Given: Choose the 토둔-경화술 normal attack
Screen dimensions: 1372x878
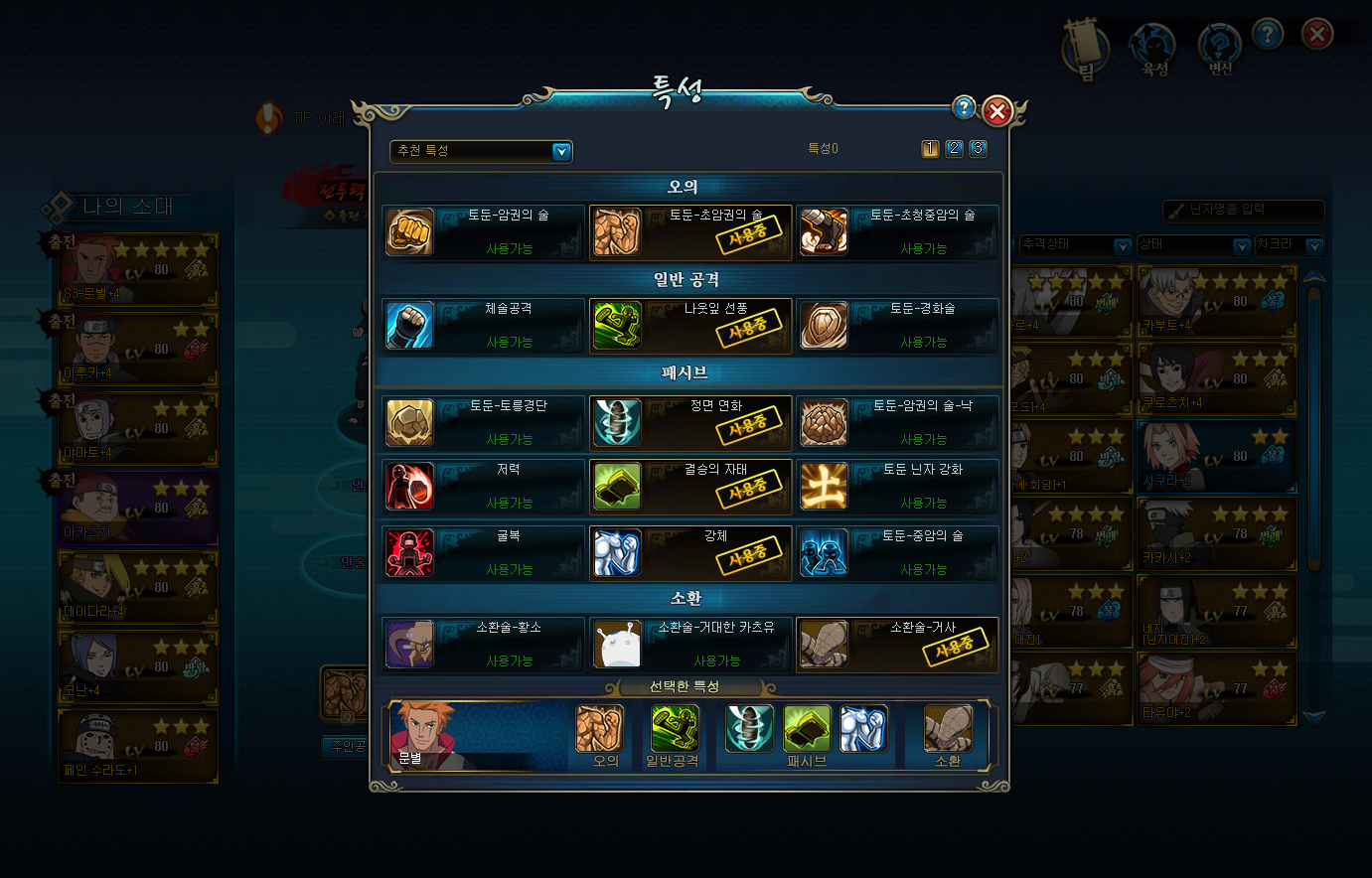Looking at the screenshot, I should tap(897, 326).
